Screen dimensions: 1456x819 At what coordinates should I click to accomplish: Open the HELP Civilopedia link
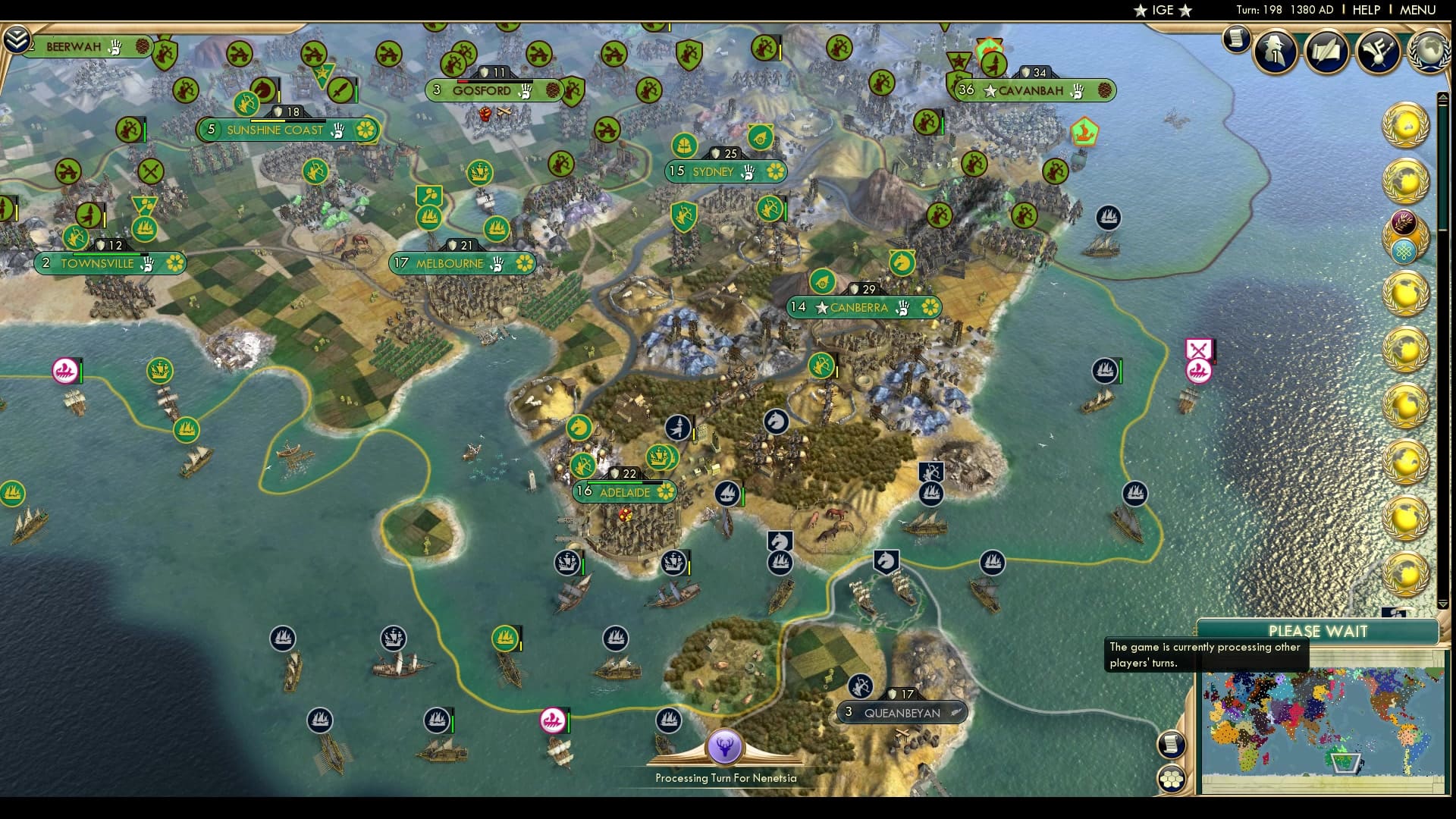coord(1366,10)
